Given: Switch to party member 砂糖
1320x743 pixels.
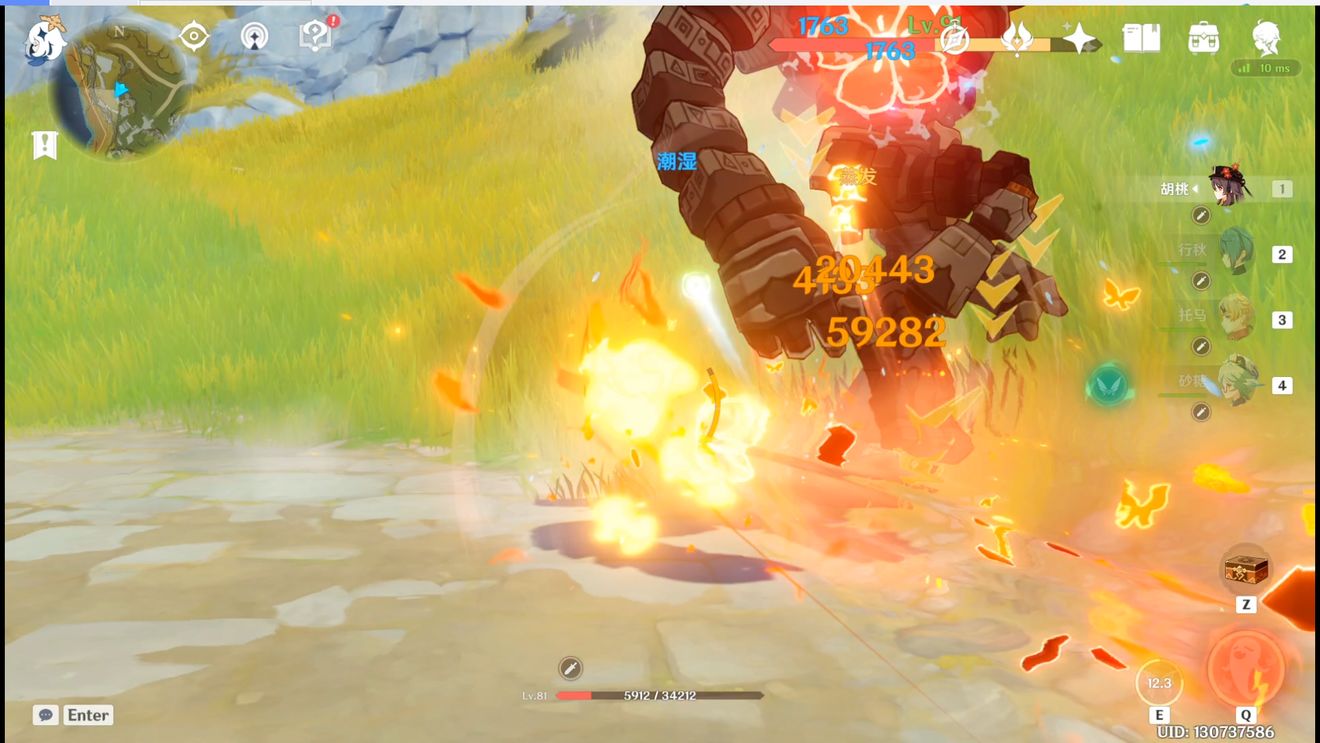Looking at the screenshot, I should pos(1237,383).
